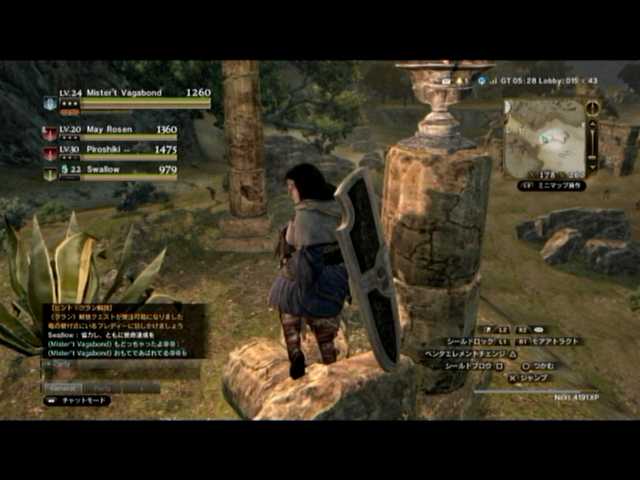Image resolution: width=640 pixels, height=480 pixels.
Task: Click the compass ring above minimap slider
Action: 592,107
